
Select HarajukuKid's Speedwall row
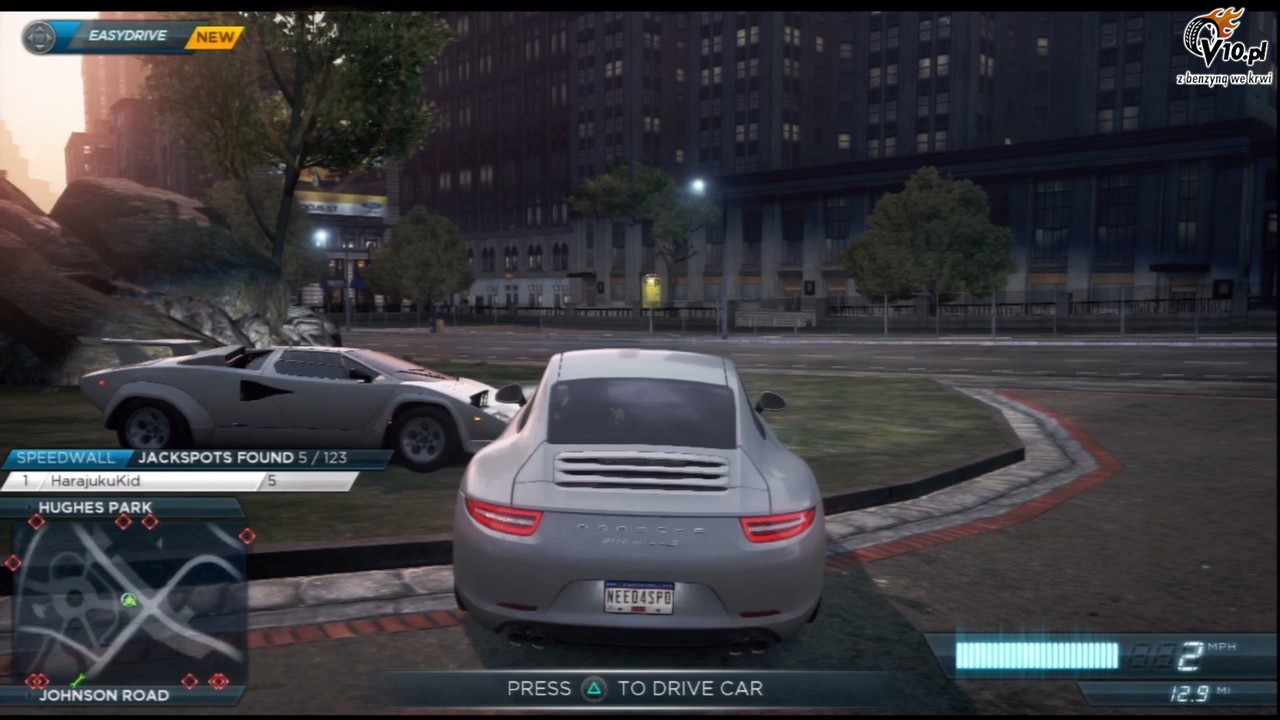[180, 481]
